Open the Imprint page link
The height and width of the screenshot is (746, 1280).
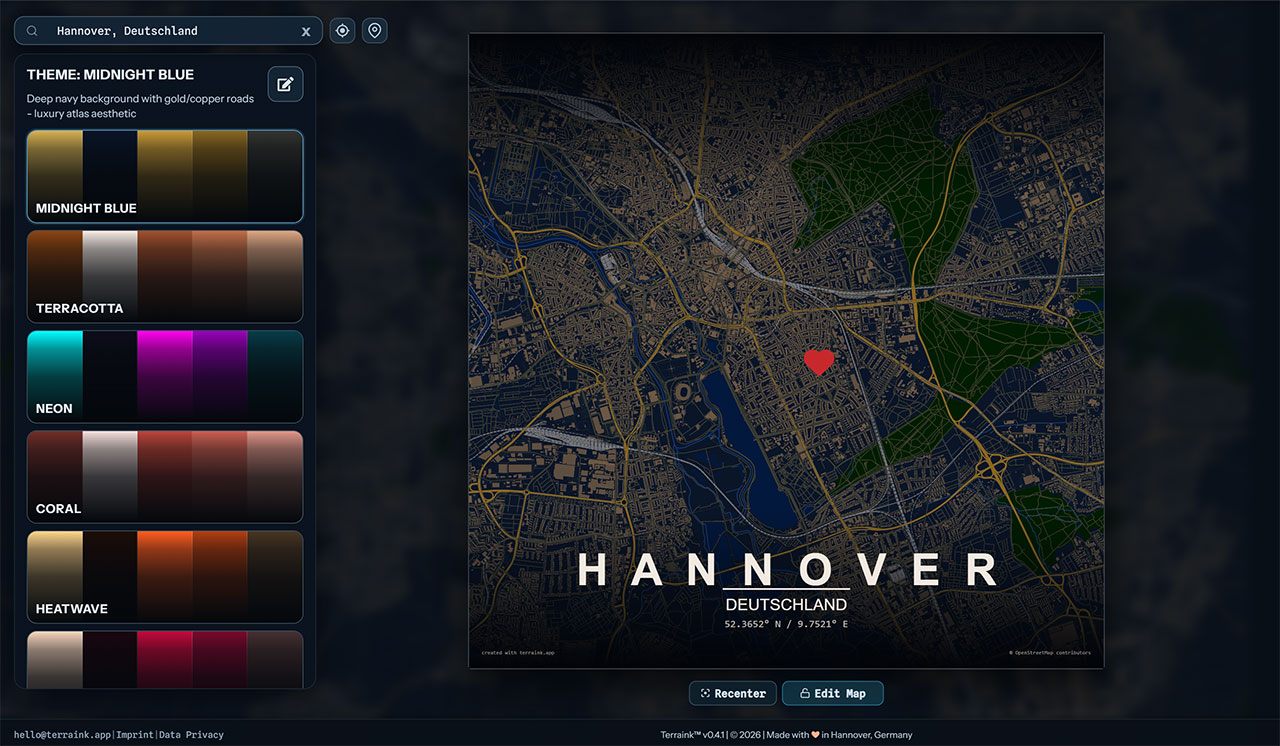point(135,735)
